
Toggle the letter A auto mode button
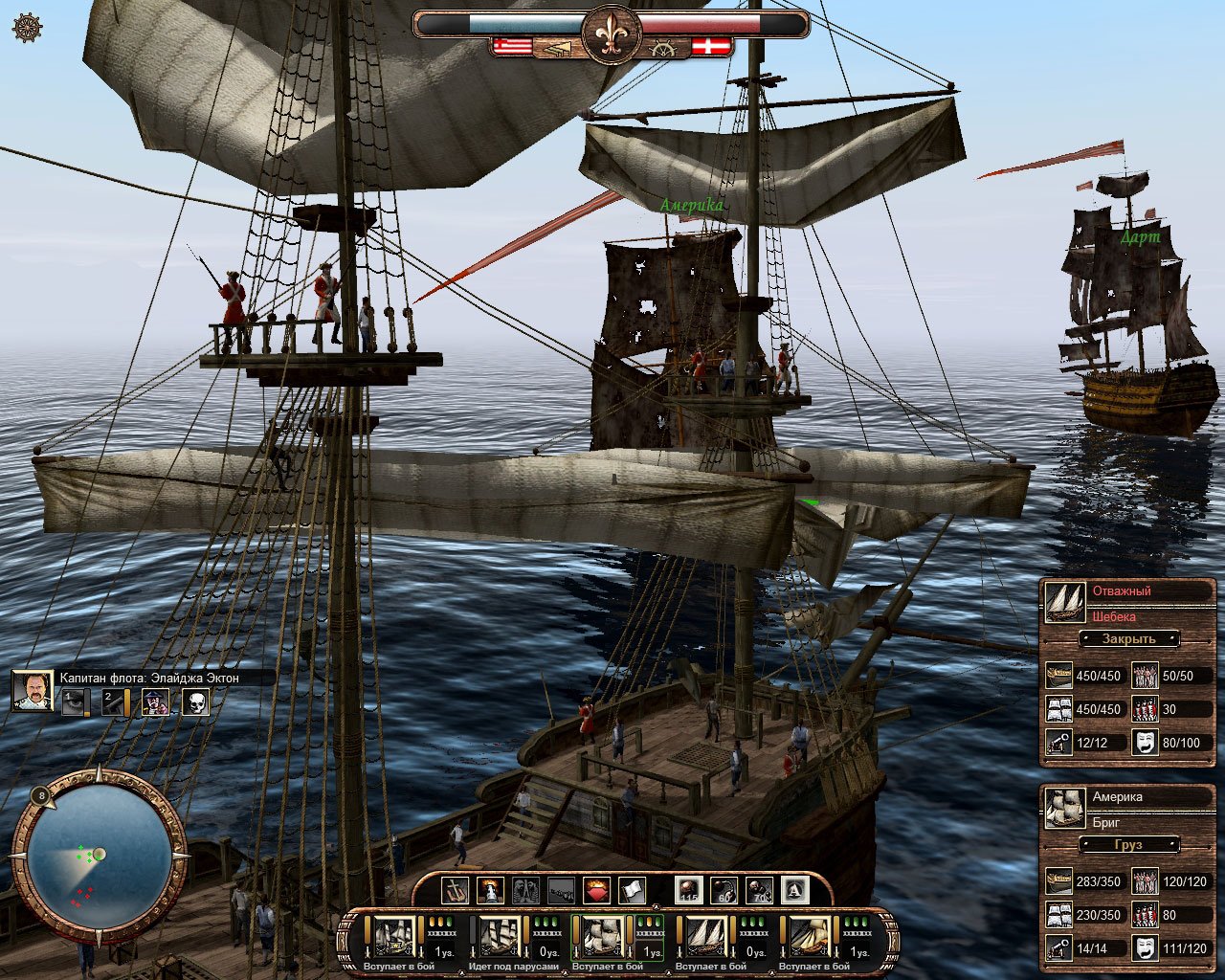(x=795, y=891)
